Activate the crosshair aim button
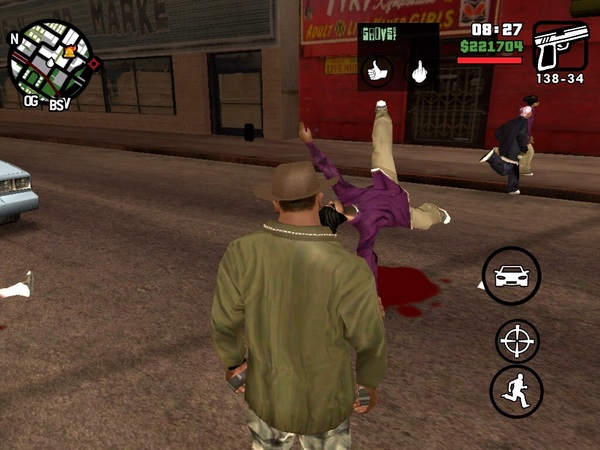 [517, 341]
